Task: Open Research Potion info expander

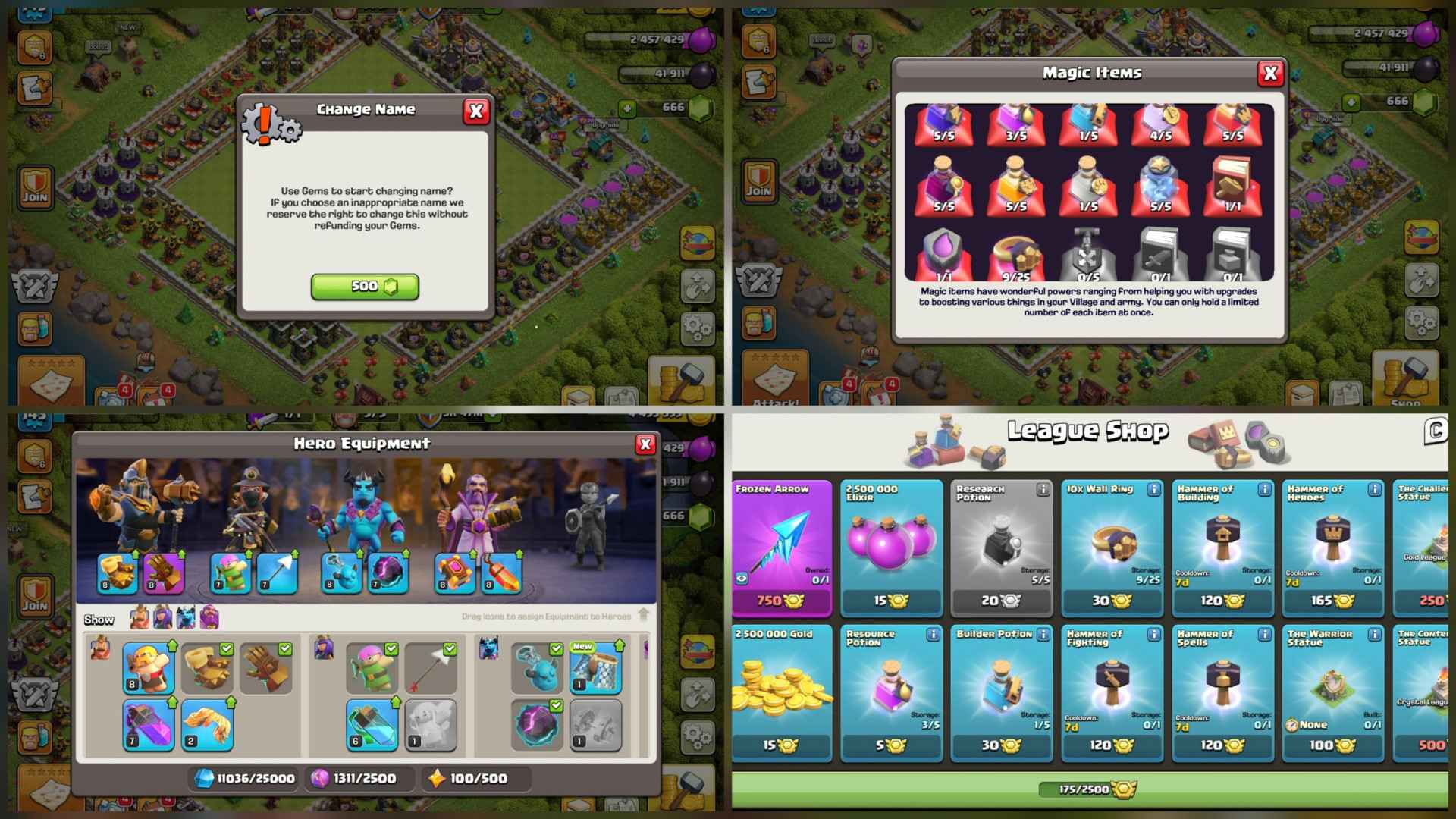Action: click(1044, 491)
